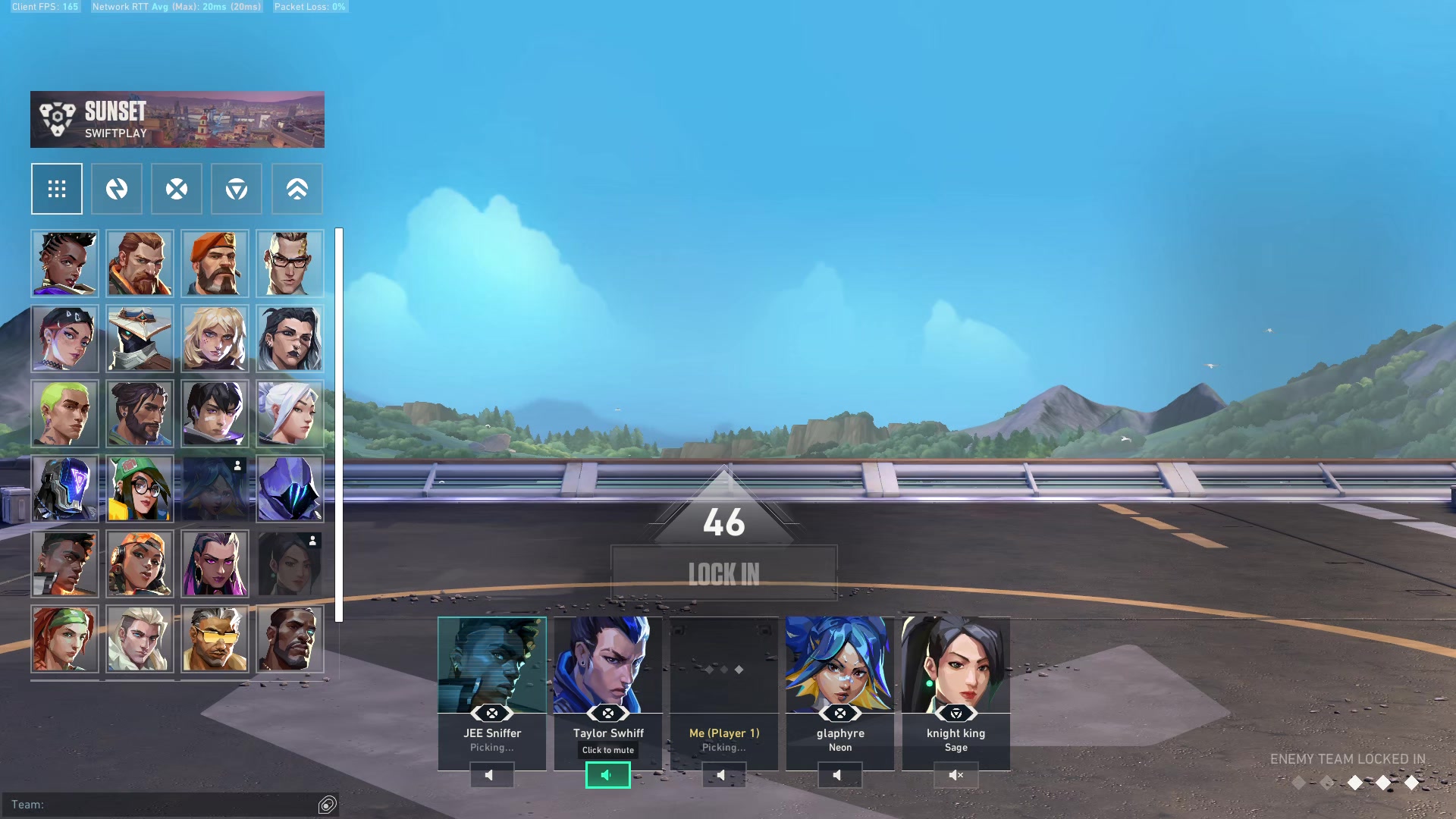Select Astra from the agent grid
The image size is (1456, 819).
(x=64, y=263)
